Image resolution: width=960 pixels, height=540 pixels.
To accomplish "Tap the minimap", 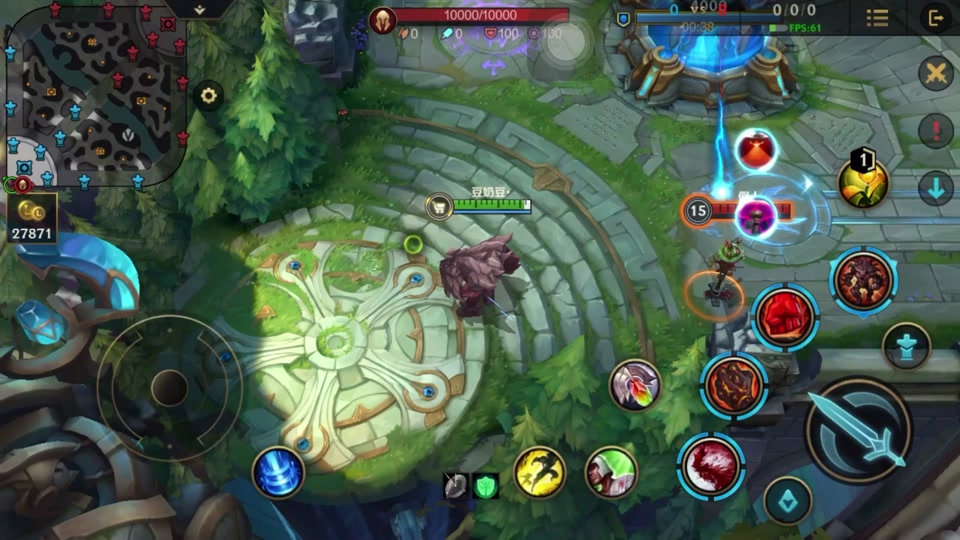I will 95,95.
